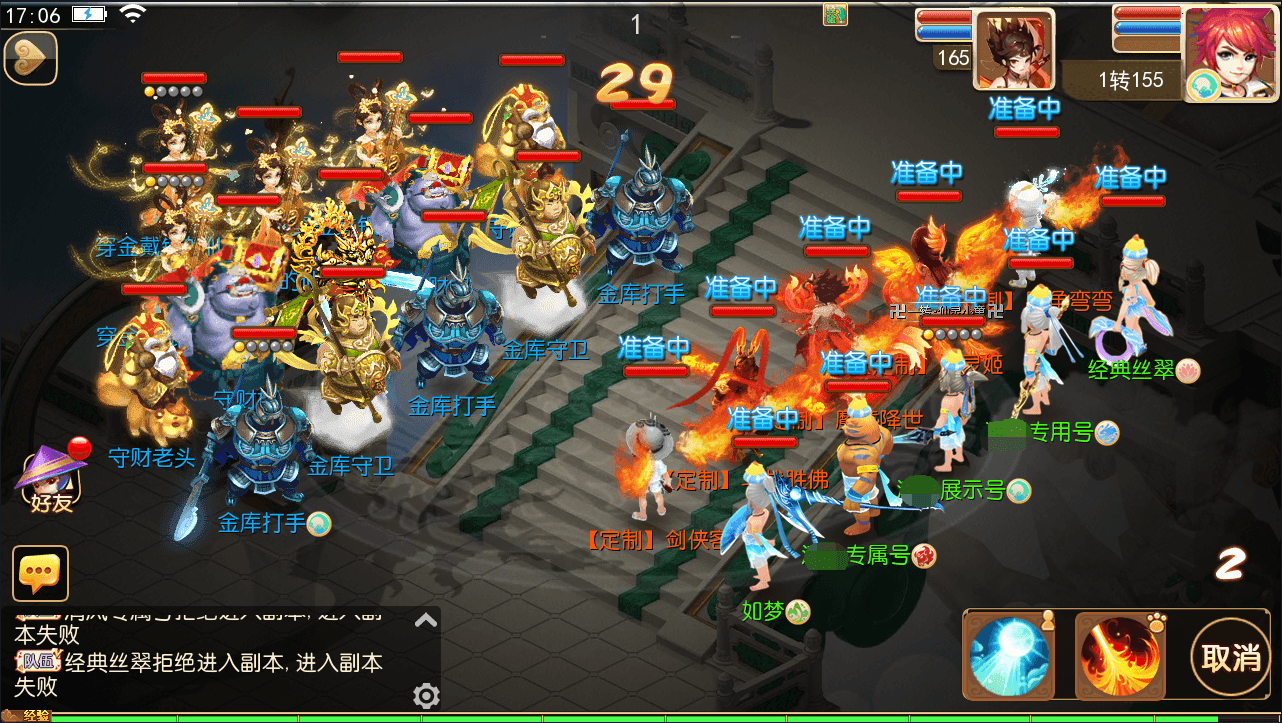1282x723 pixels.
Task: Open chat settings via the gear icon
Action: [x=427, y=695]
